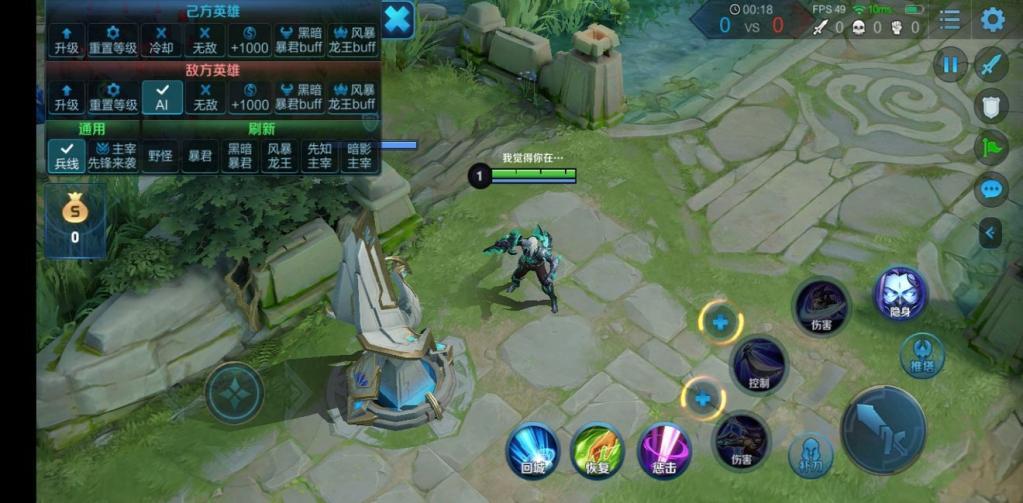Click 冷却 to reset own cooldowns

pyautogui.click(x=162, y=40)
